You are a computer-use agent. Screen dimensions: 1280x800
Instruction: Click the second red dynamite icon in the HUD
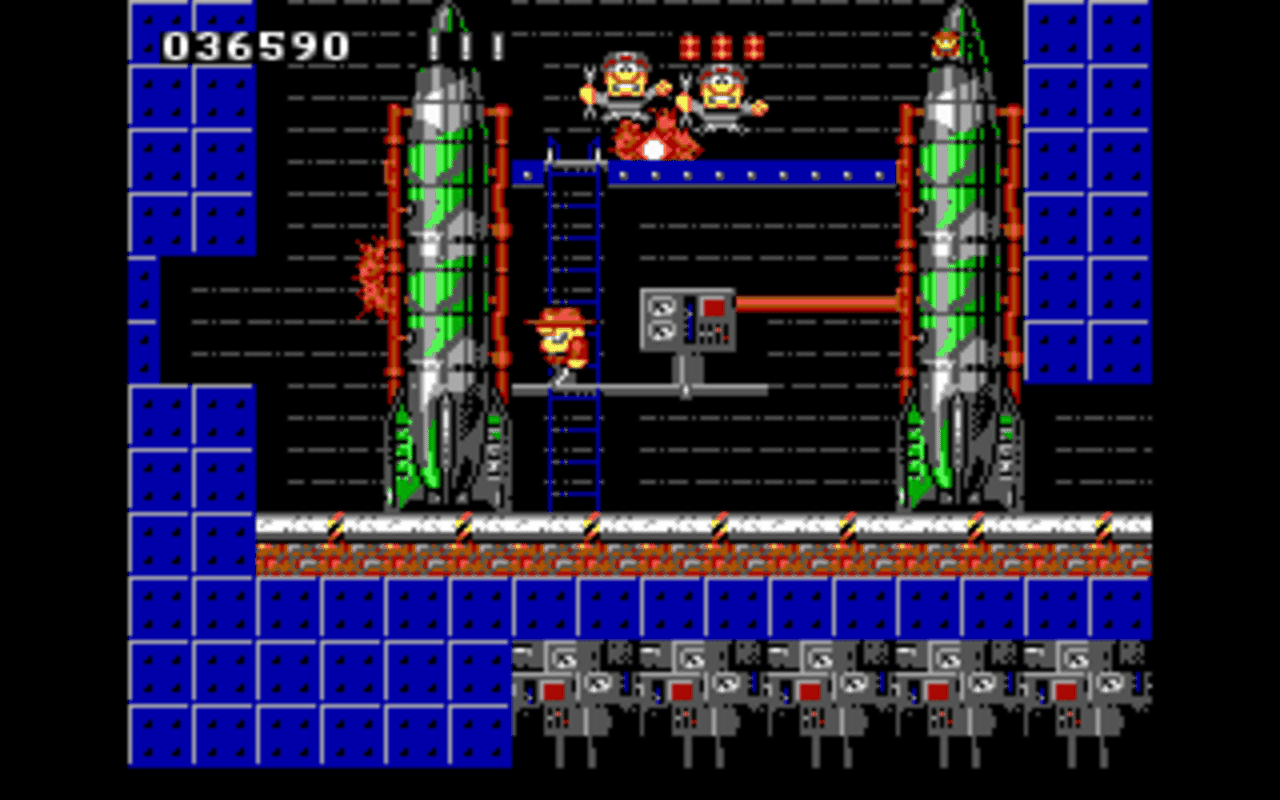(721, 44)
